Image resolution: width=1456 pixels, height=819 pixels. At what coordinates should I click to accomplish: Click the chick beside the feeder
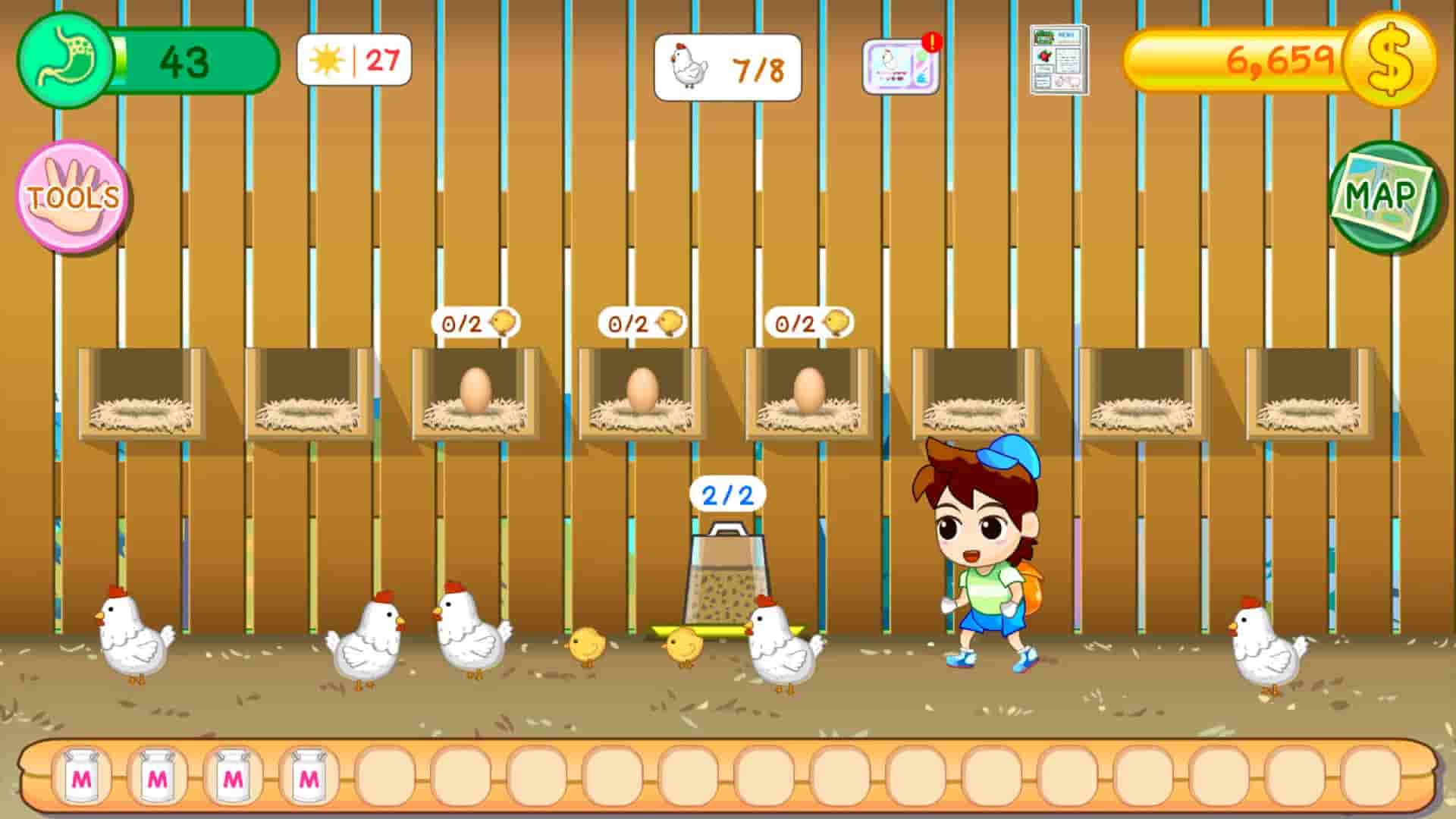(x=682, y=645)
